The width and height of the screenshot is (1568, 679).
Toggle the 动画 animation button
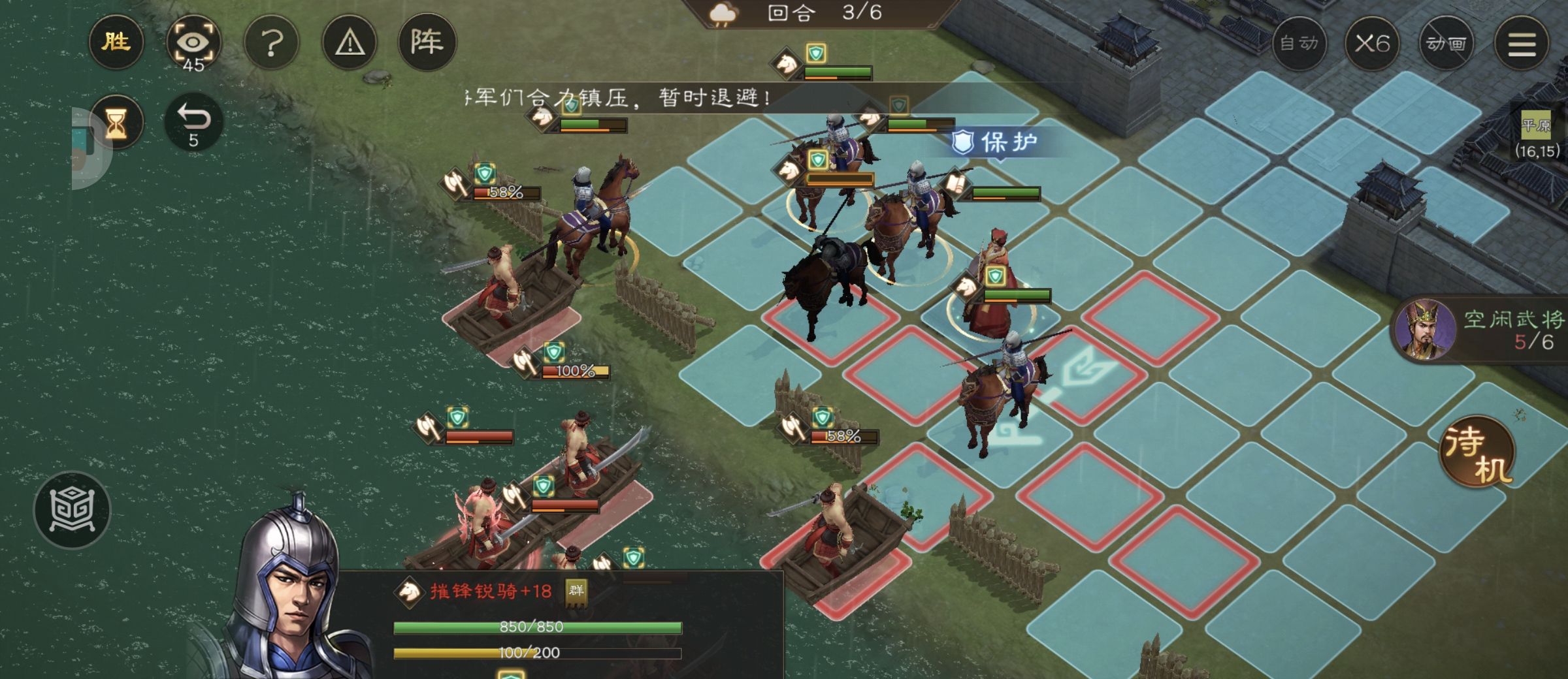coord(1446,44)
